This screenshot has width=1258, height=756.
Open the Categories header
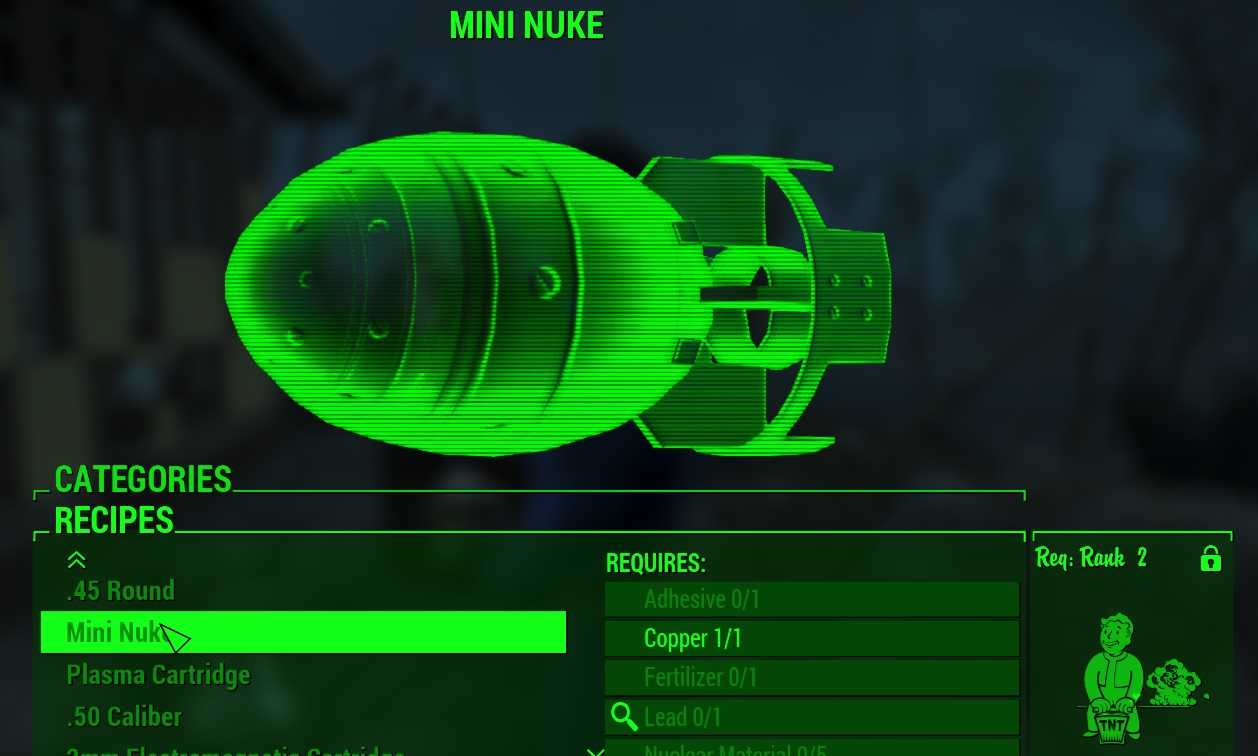[x=143, y=480]
